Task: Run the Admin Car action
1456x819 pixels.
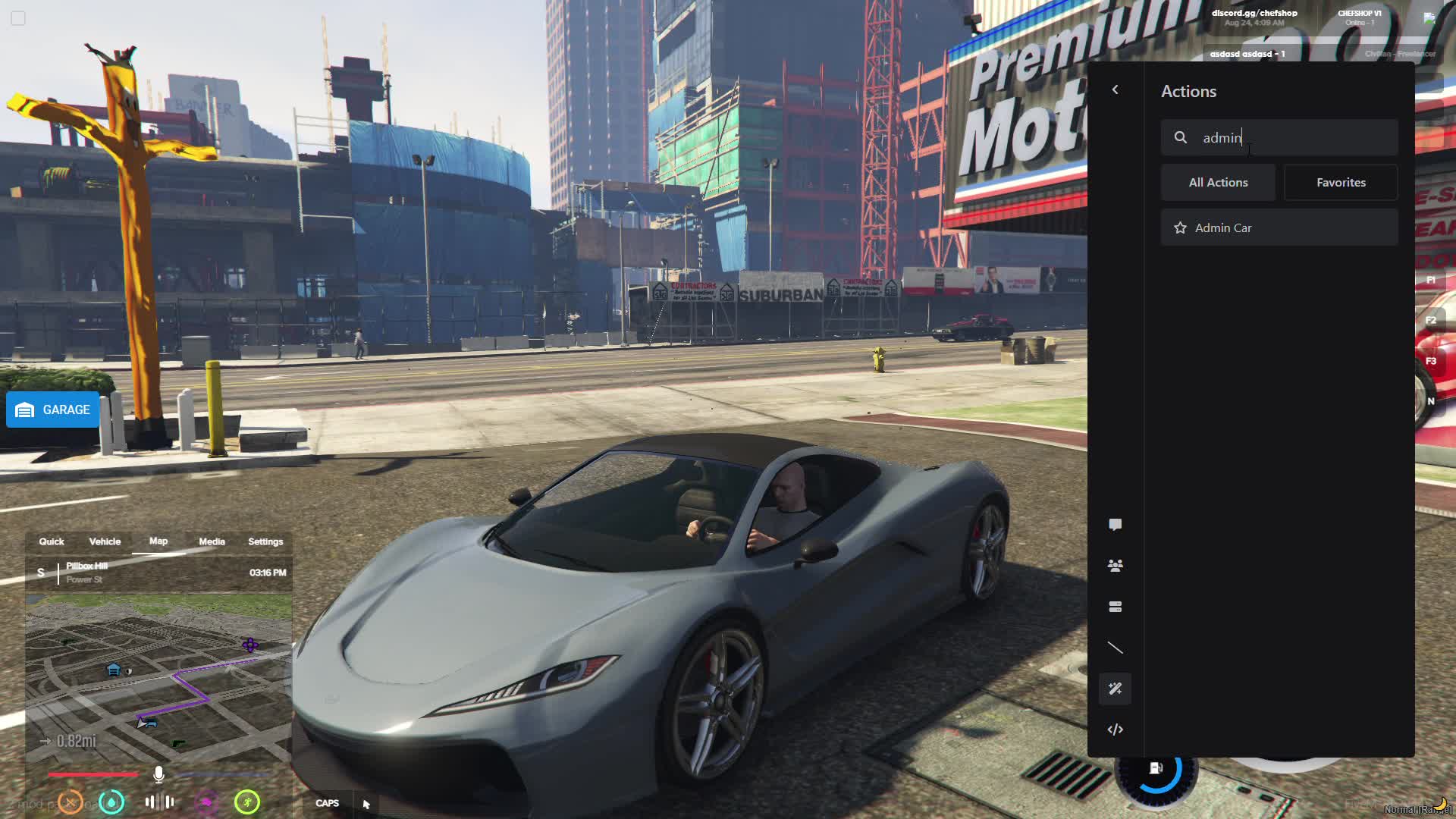Action: point(1289,228)
